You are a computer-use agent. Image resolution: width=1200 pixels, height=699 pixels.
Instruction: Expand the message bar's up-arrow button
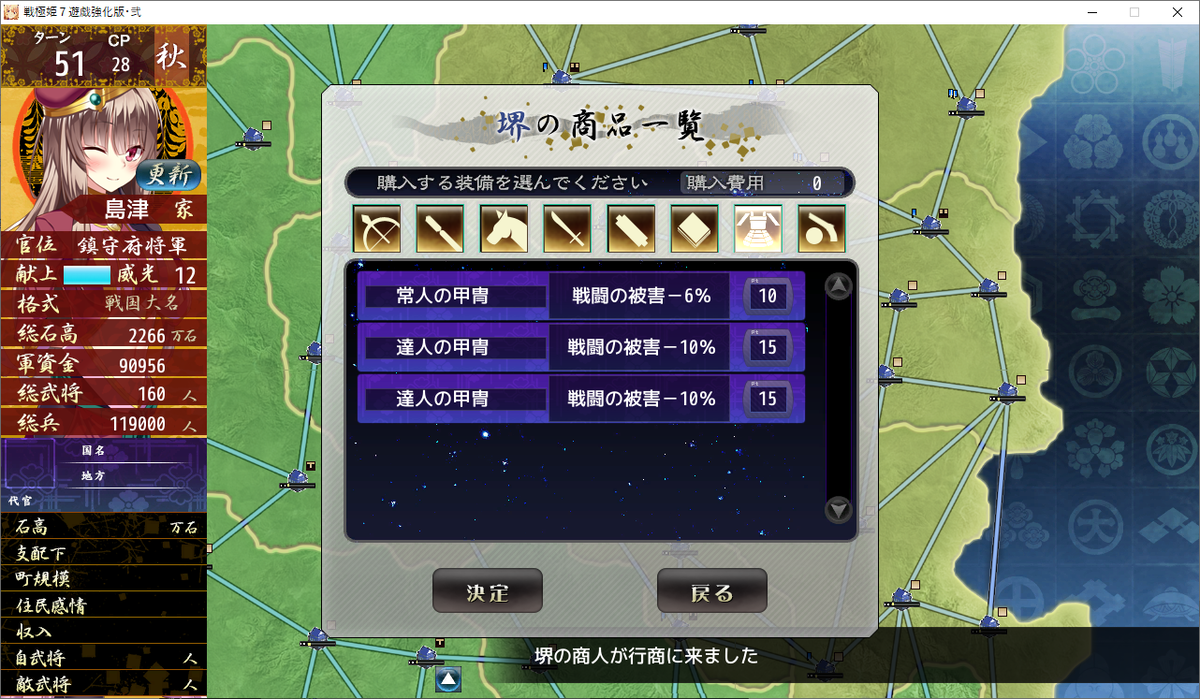click(x=447, y=680)
